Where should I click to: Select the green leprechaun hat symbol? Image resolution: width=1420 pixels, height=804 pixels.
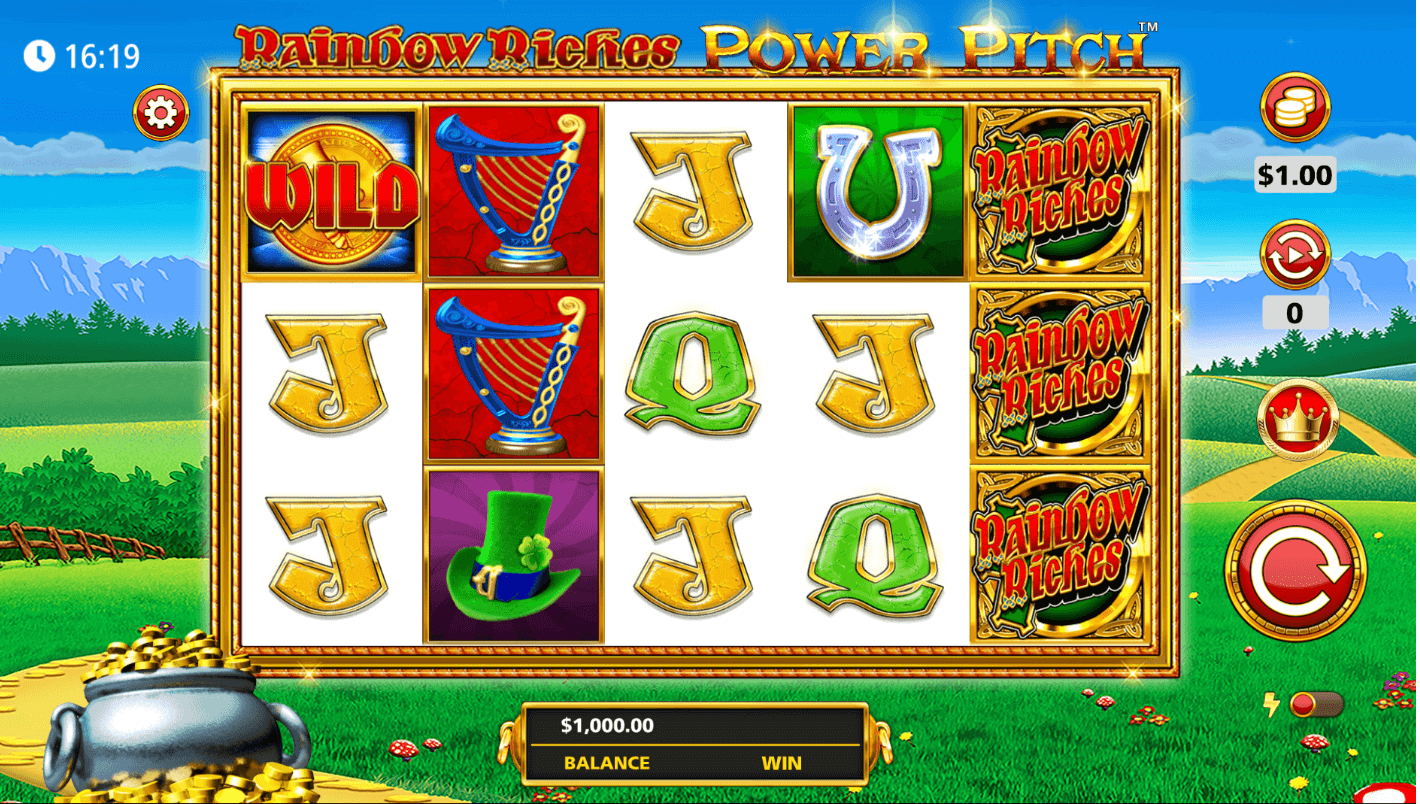coord(512,557)
